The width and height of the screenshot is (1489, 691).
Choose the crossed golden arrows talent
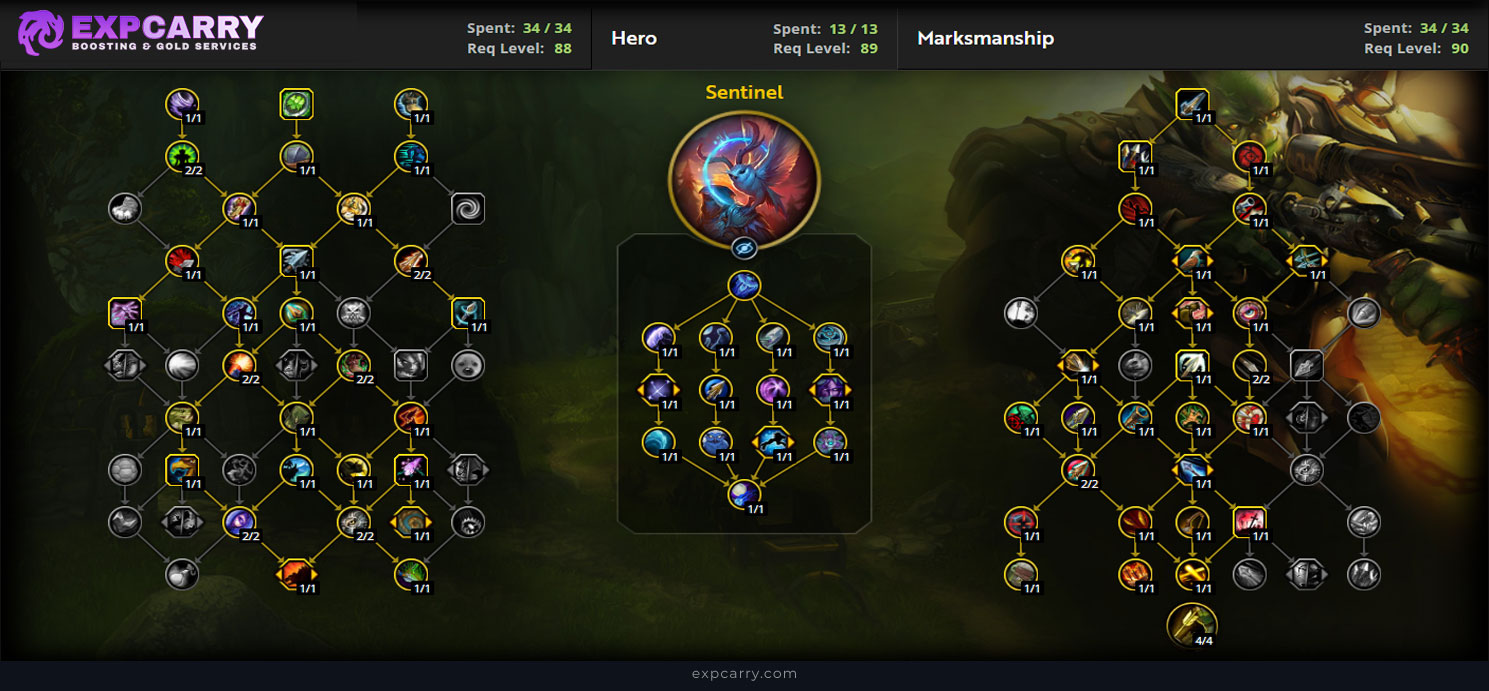(x=1192, y=573)
